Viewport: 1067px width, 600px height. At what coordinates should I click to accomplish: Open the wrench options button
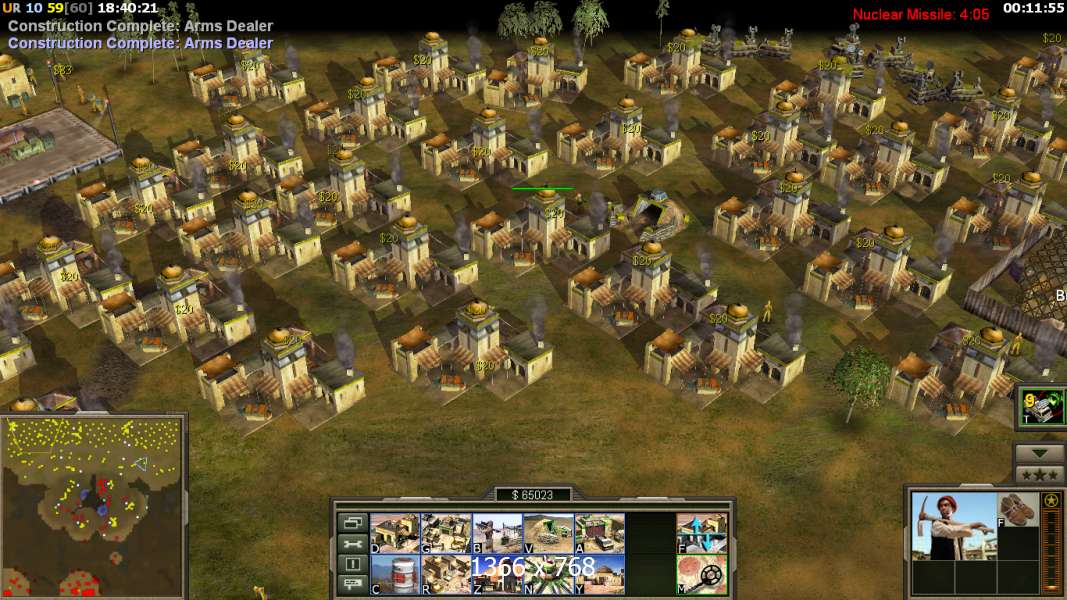point(351,543)
